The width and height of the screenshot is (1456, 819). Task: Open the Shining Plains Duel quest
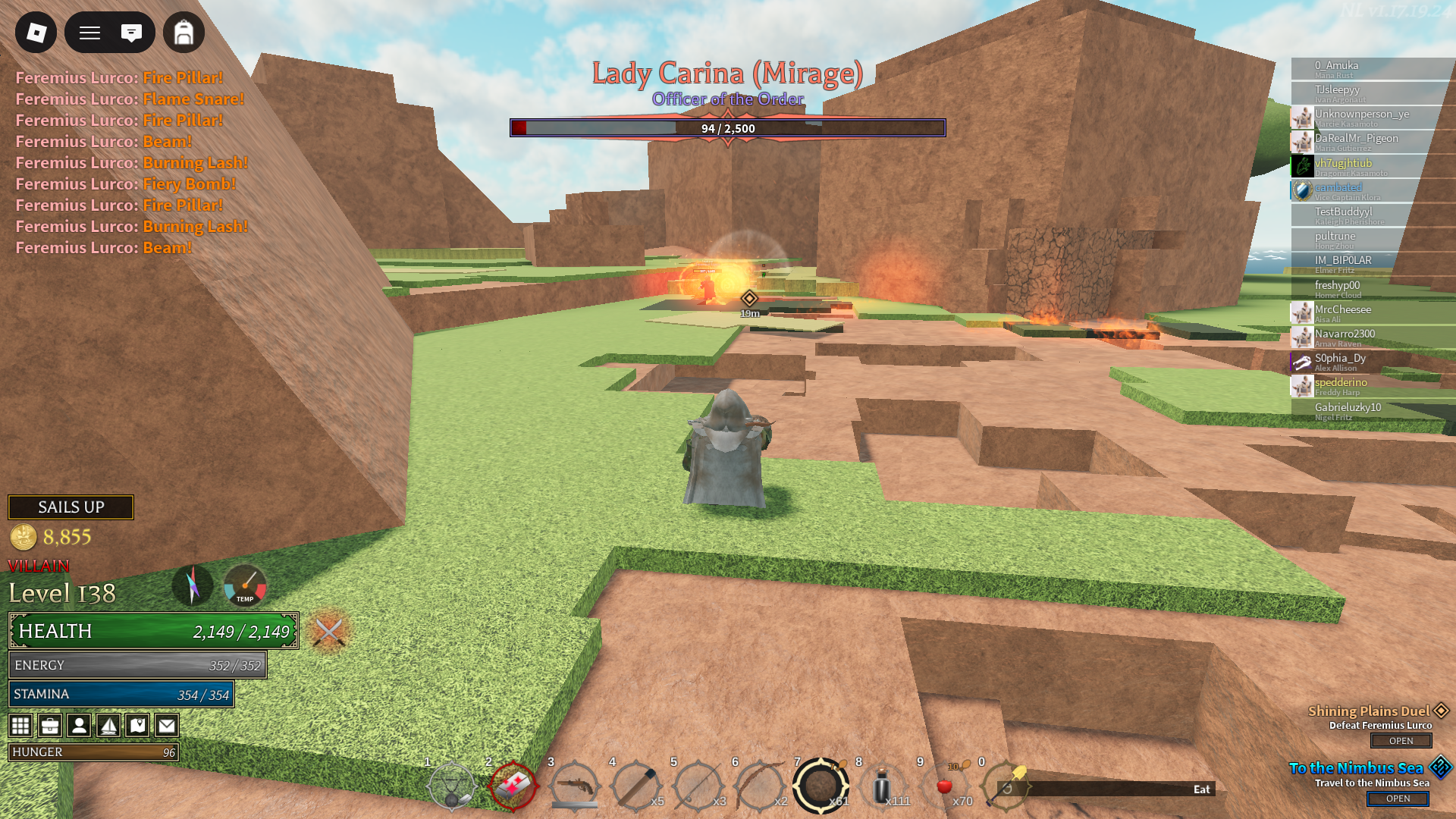coord(1401,741)
